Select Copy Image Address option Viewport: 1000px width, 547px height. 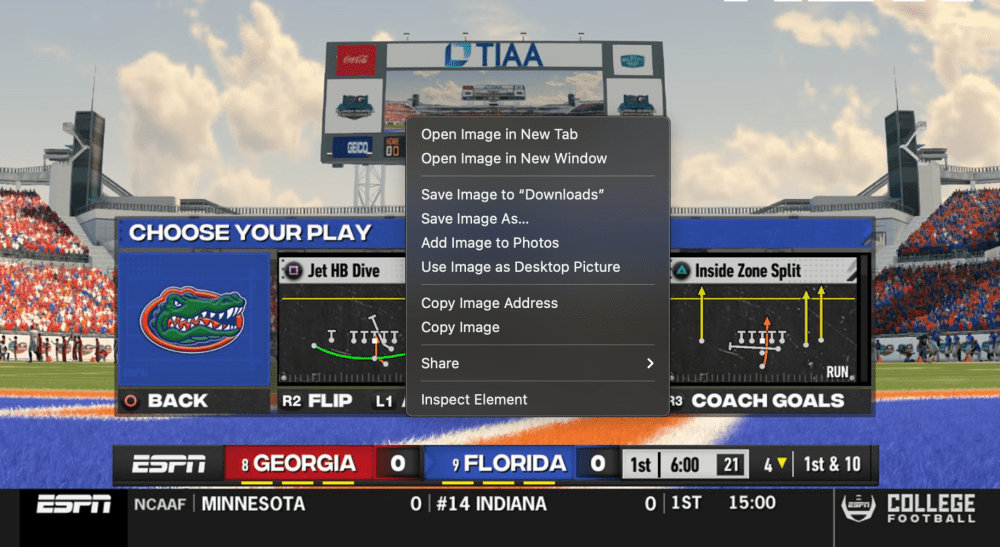tap(489, 303)
